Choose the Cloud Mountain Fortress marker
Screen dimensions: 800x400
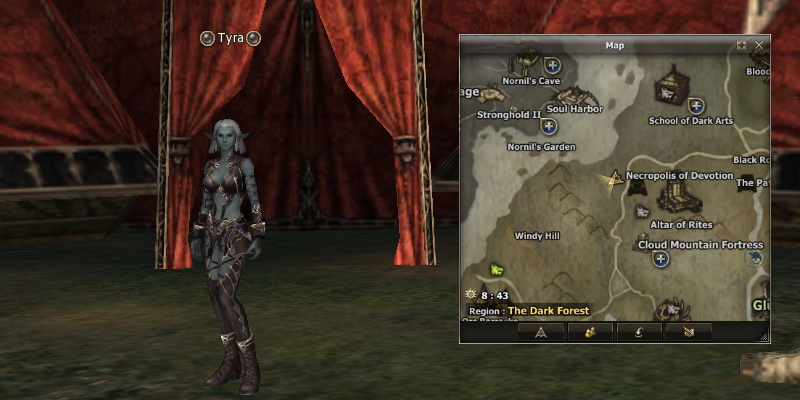(660, 259)
